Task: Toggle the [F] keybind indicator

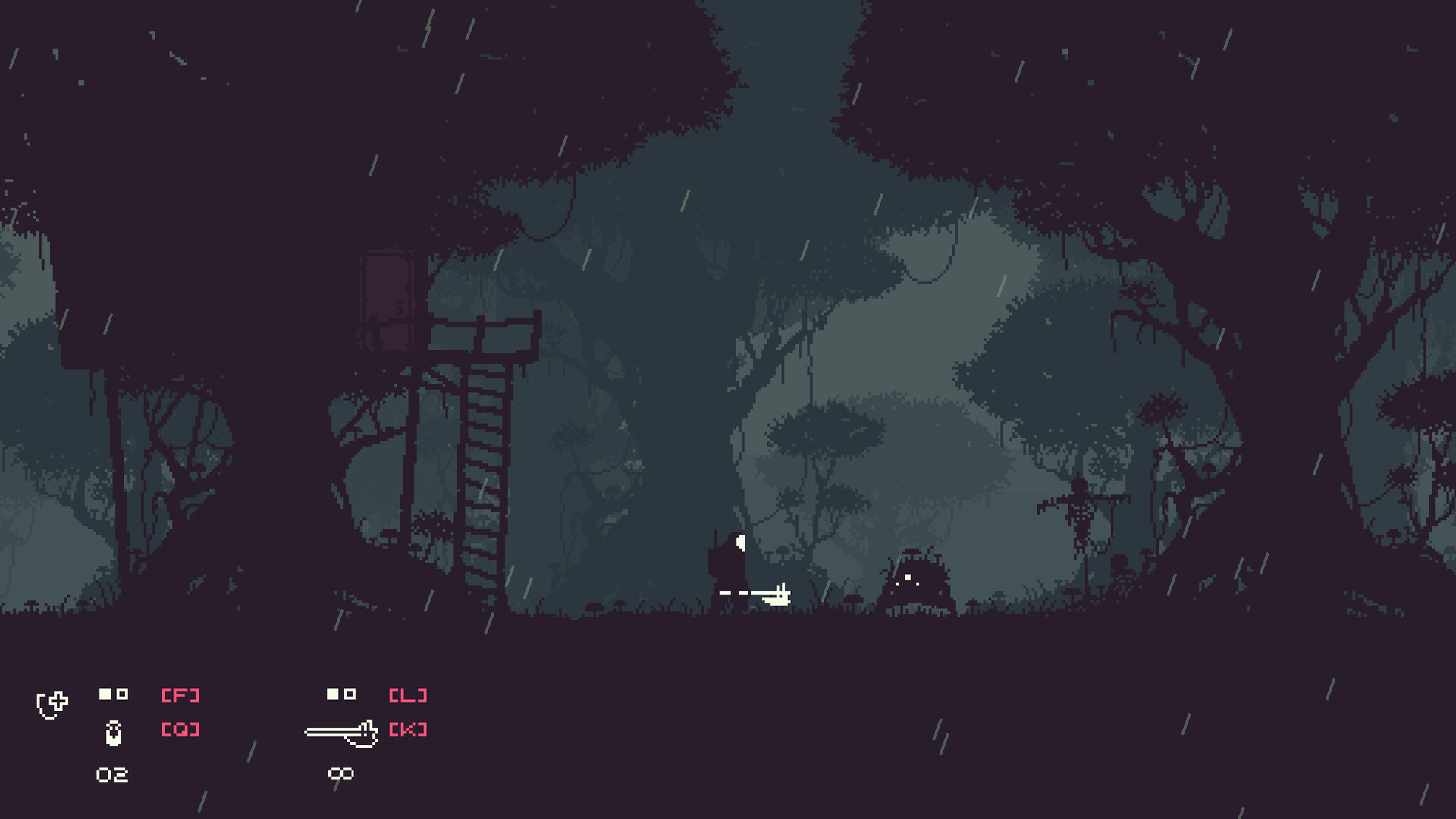Action: (x=182, y=694)
